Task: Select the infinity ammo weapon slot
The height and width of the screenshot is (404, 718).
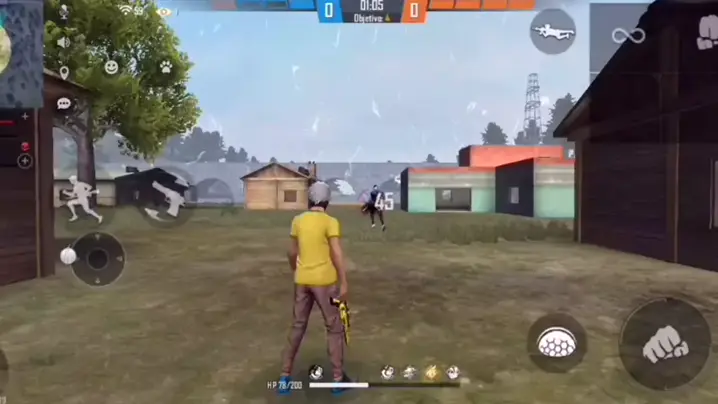Action: pos(628,36)
